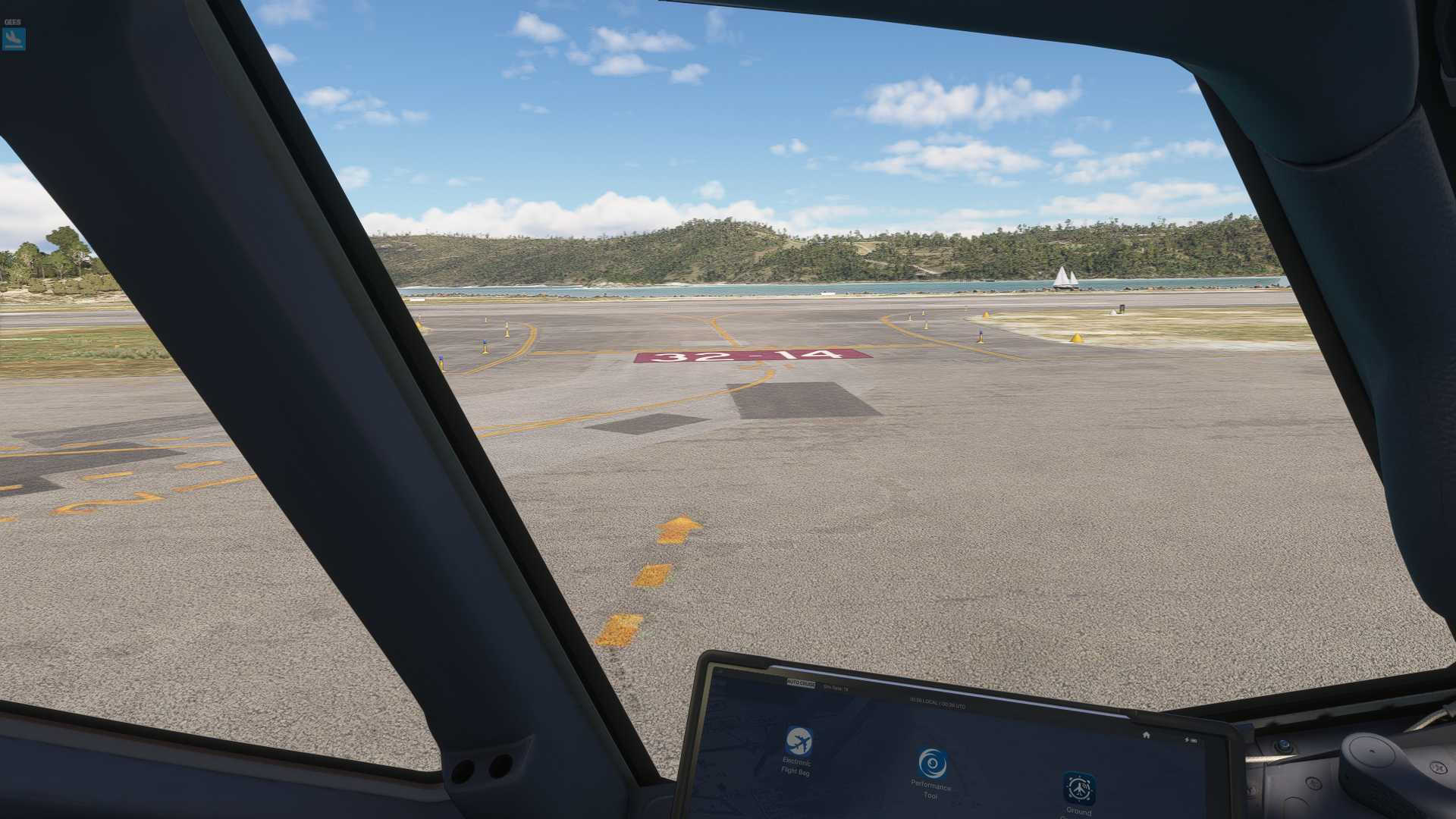Click the battery charge indicator on the tablet
Screen dimensions: 1456x819
click(1191, 740)
